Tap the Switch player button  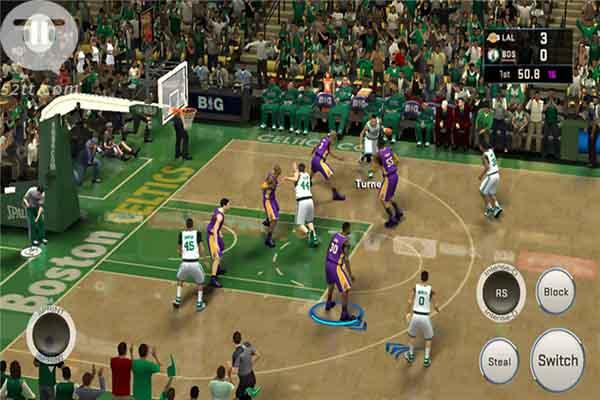click(x=557, y=359)
